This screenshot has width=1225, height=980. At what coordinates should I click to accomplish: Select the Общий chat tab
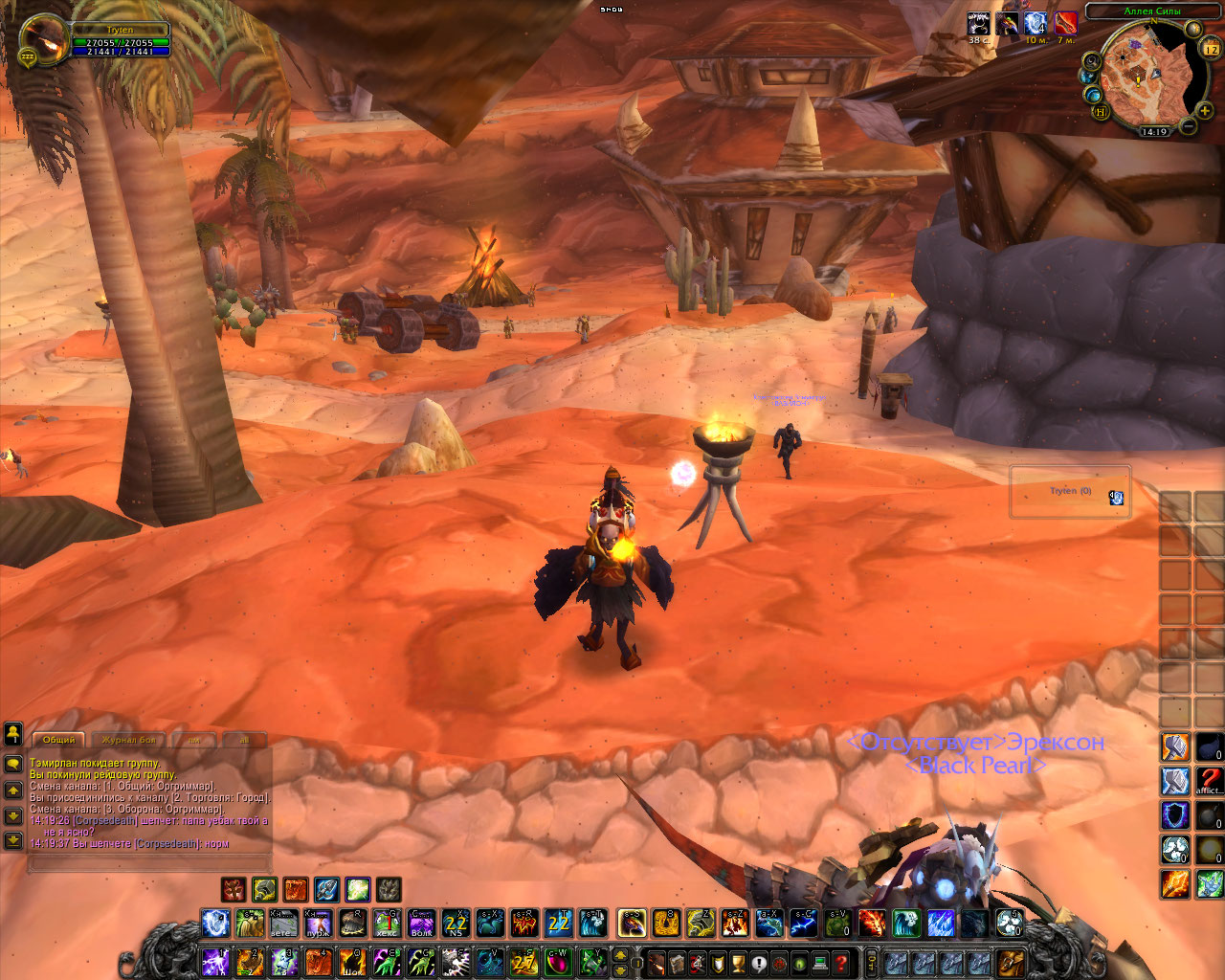(58, 740)
